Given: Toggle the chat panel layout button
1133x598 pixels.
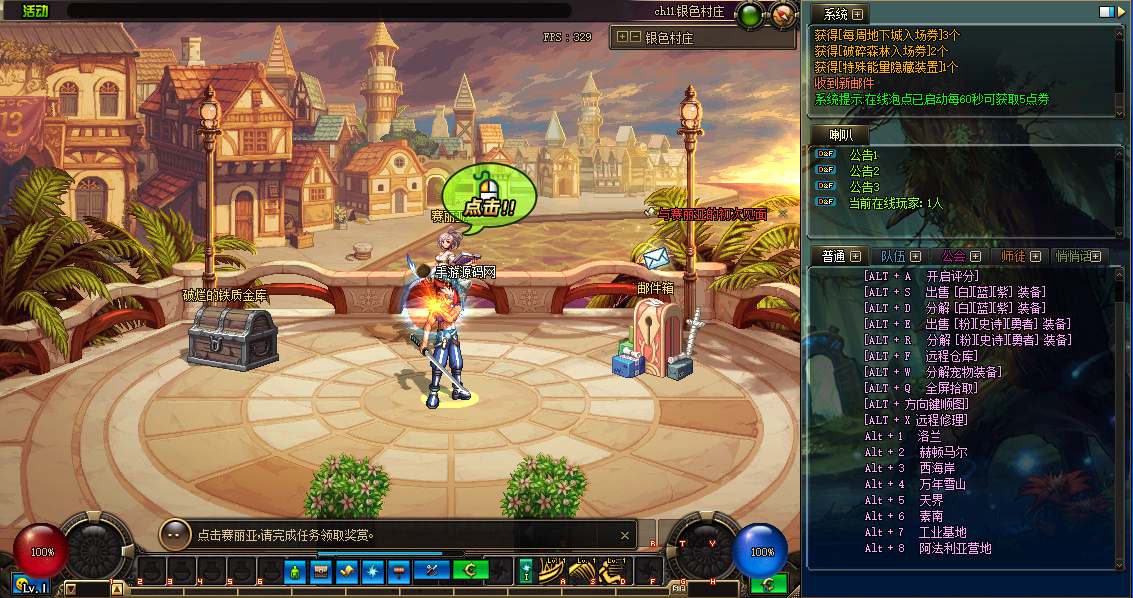Looking at the screenshot, I should click(x=1107, y=13).
